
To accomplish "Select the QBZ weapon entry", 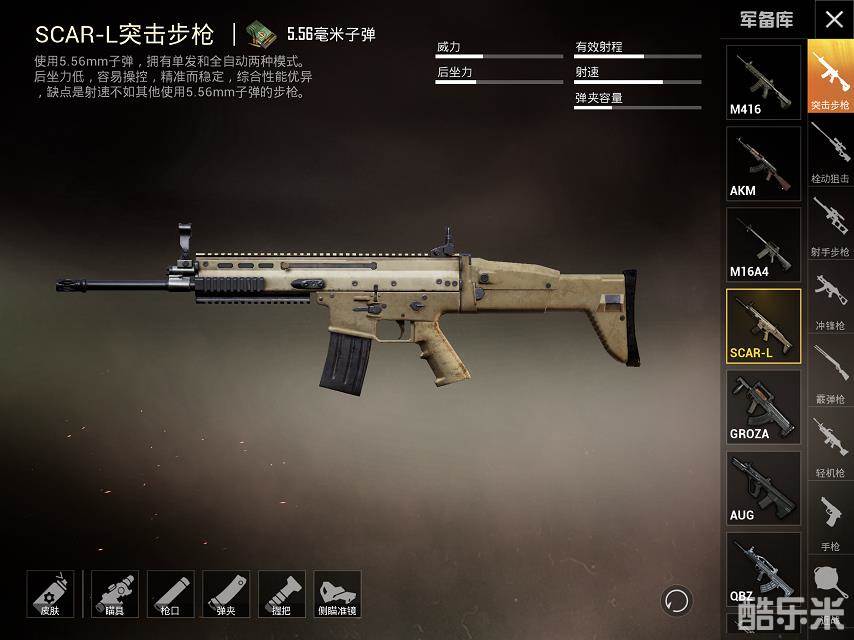I will [x=763, y=568].
